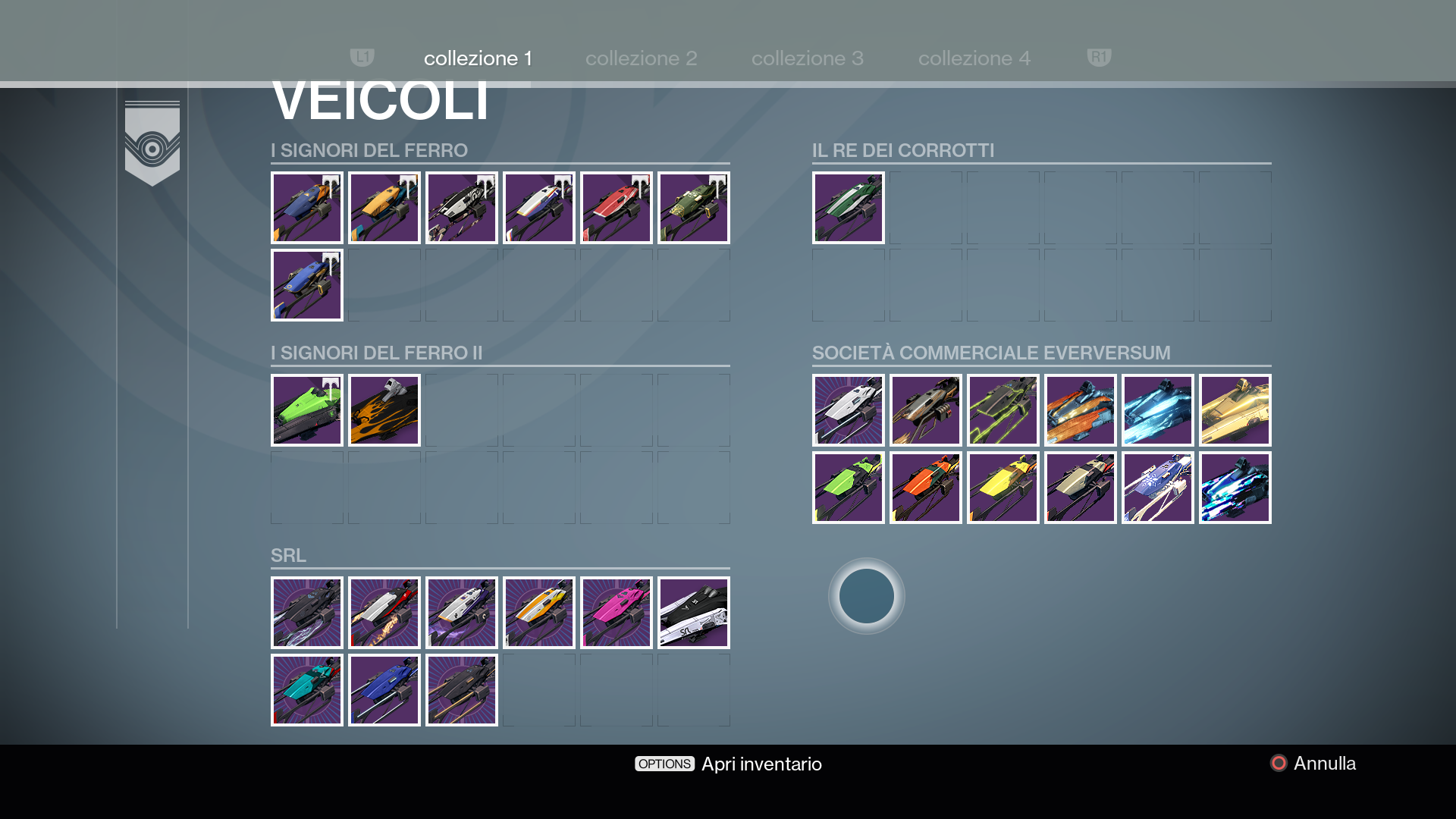The image size is (1456, 819).
Task: Select the green-striped Re dei Corrotti sparrow
Action: pos(849,208)
